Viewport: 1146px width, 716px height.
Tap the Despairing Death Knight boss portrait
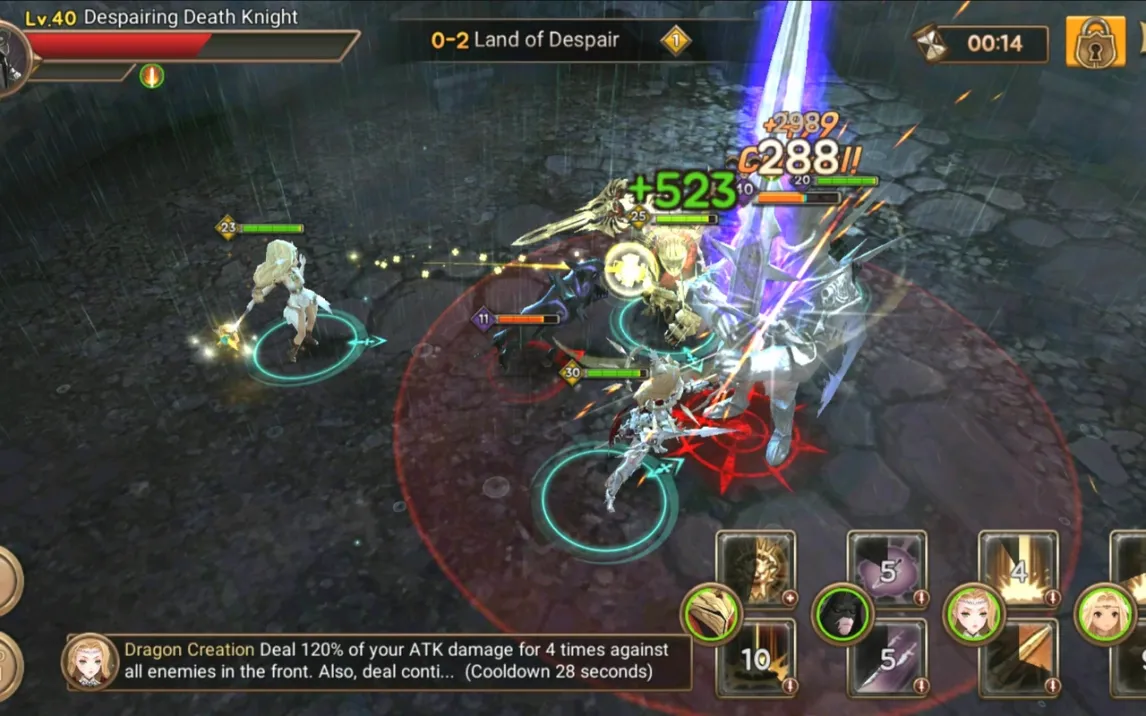(x=12, y=57)
